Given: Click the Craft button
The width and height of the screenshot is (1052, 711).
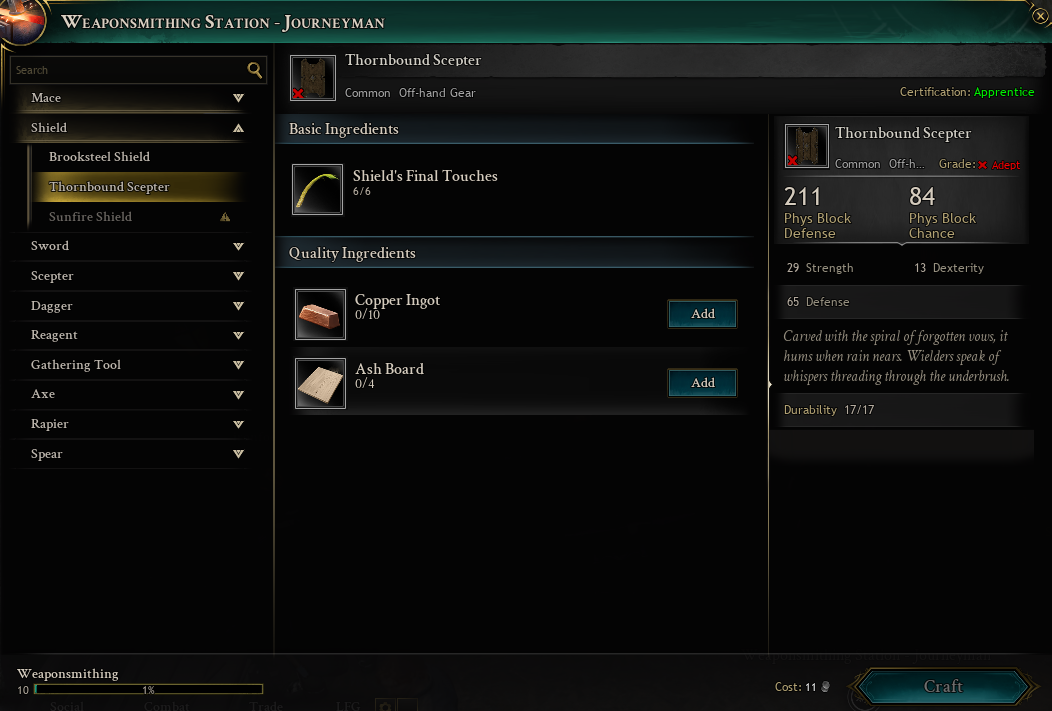Looking at the screenshot, I should click(x=942, y=687).
